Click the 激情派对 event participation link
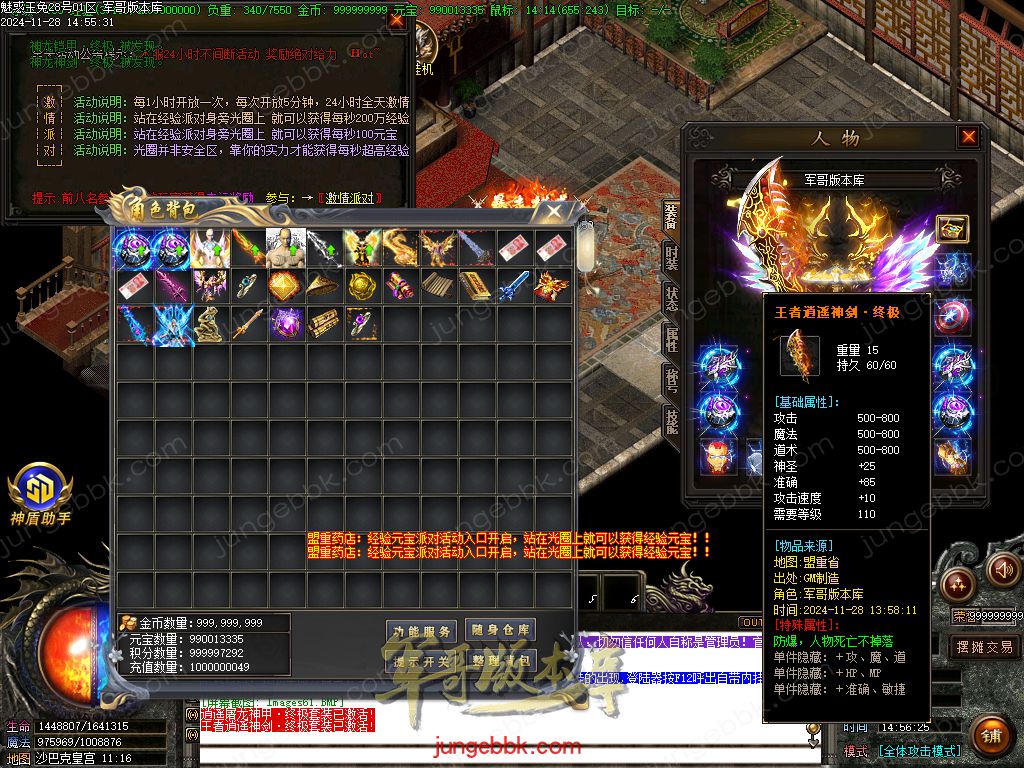Viewport: 1024px width, 768px height. (349, 198)
